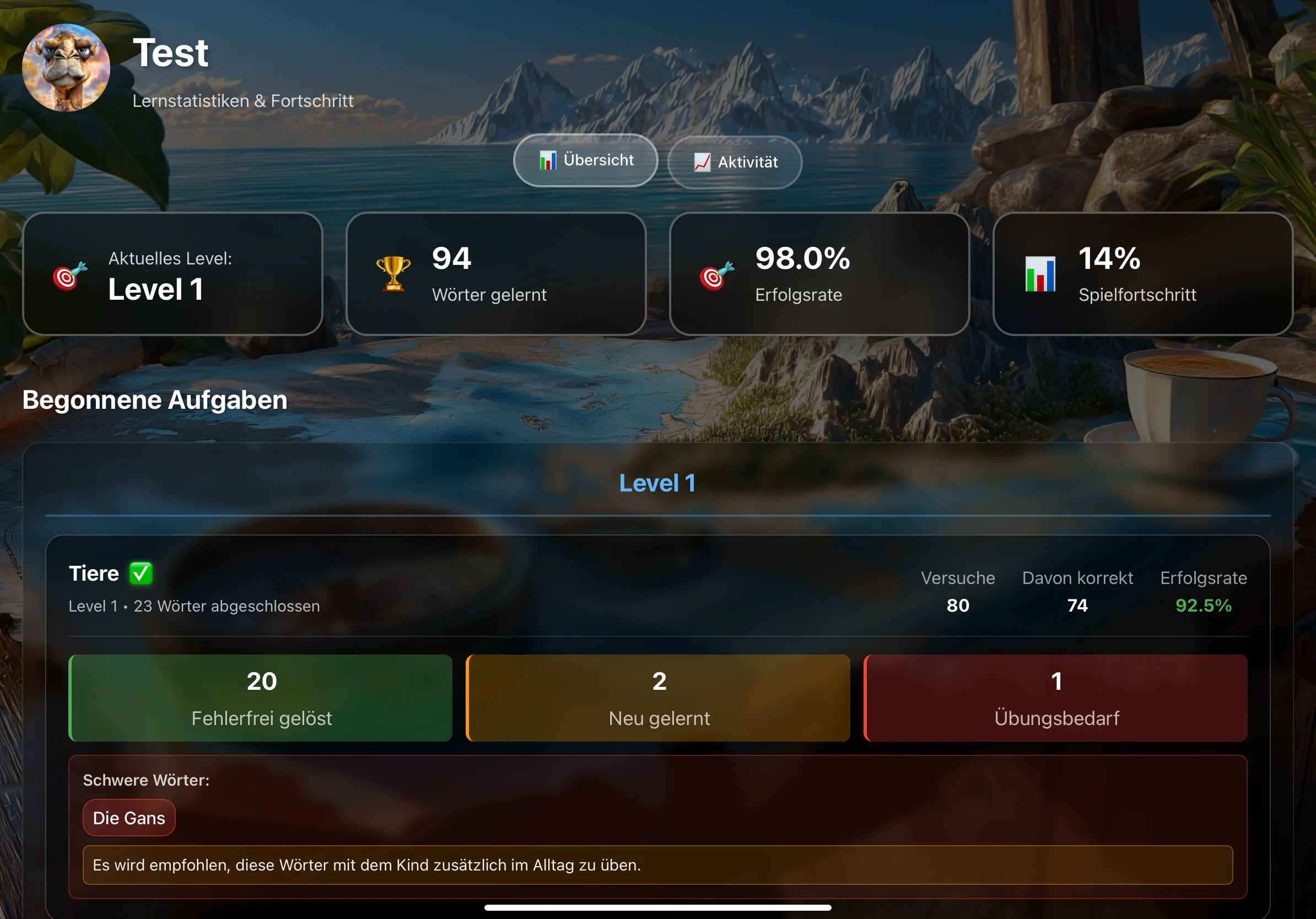Screen dimensions: 1316x919
Task: Switch to the Übersicht tab
Action: click(x=585, y=160)
